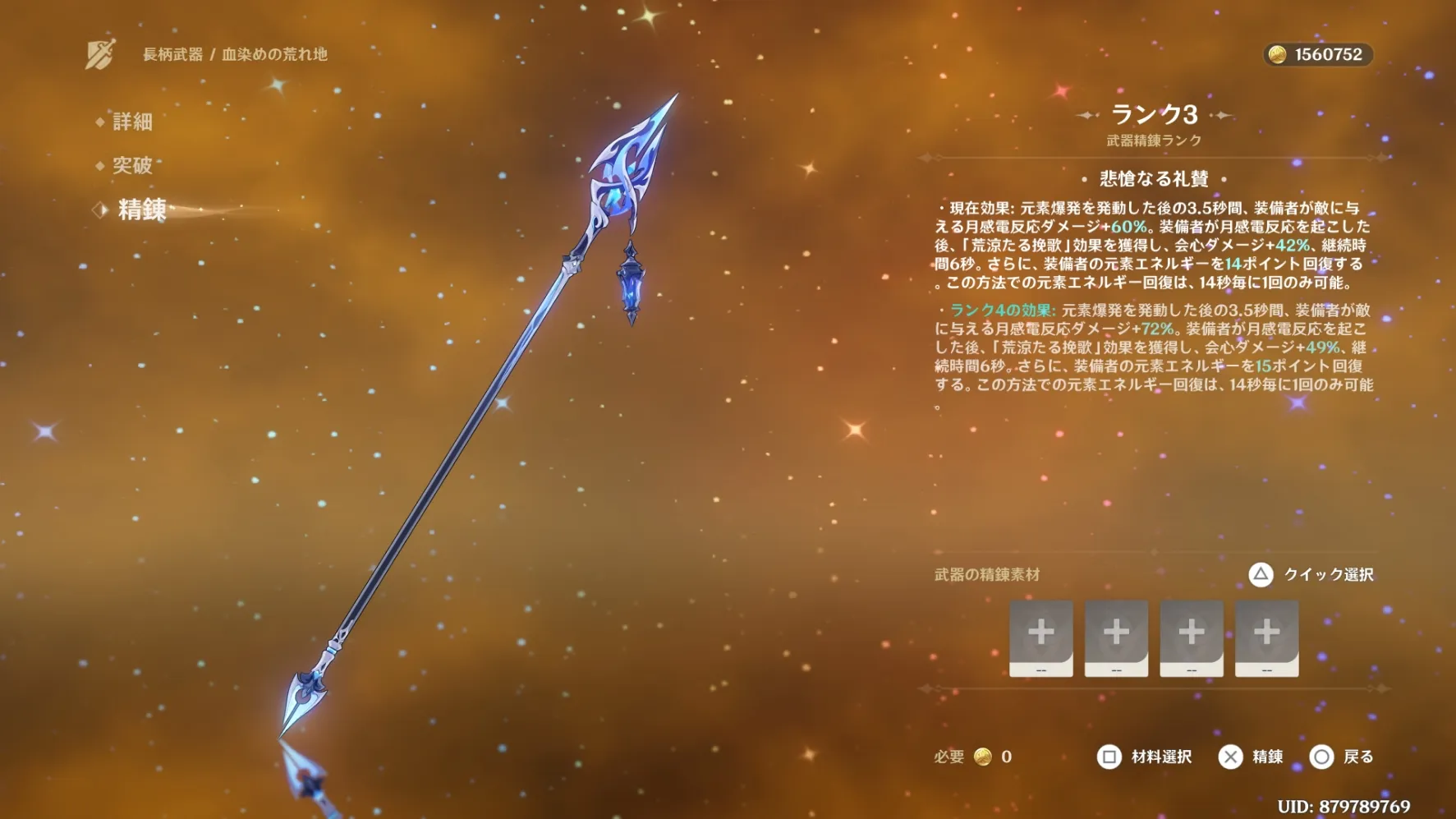Select the 精錬 refinement tab
The image size is (1456, 819).
tap(141, 209)
